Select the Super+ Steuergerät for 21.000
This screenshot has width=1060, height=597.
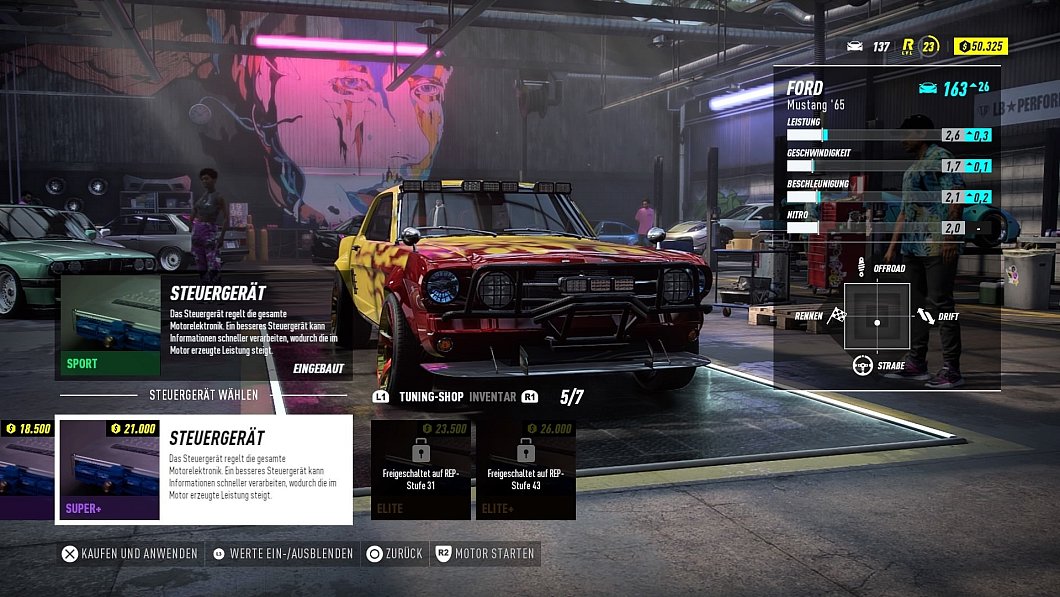coord(203,470)
